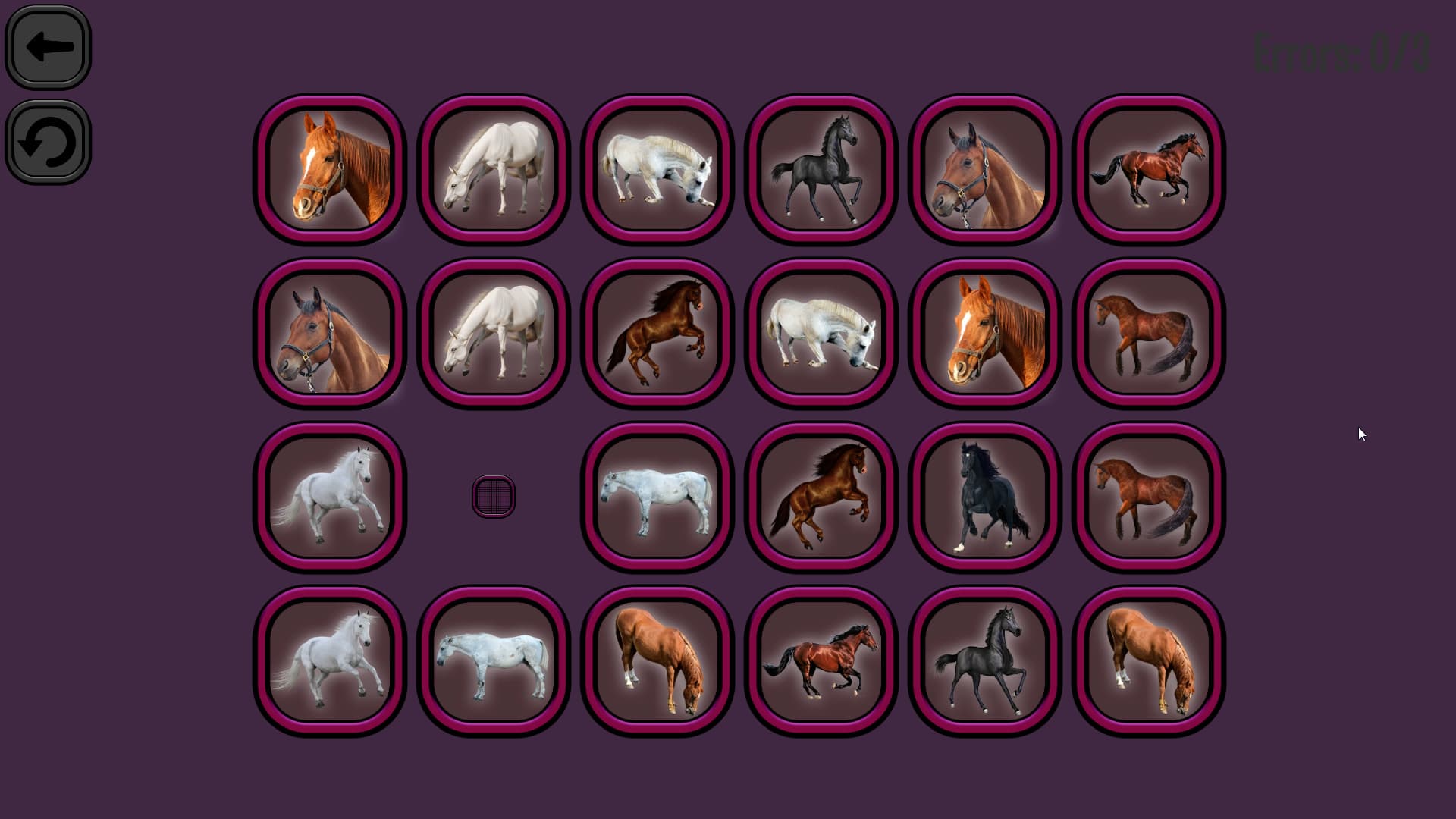Select the bowing white horse card

click(657, 168)
